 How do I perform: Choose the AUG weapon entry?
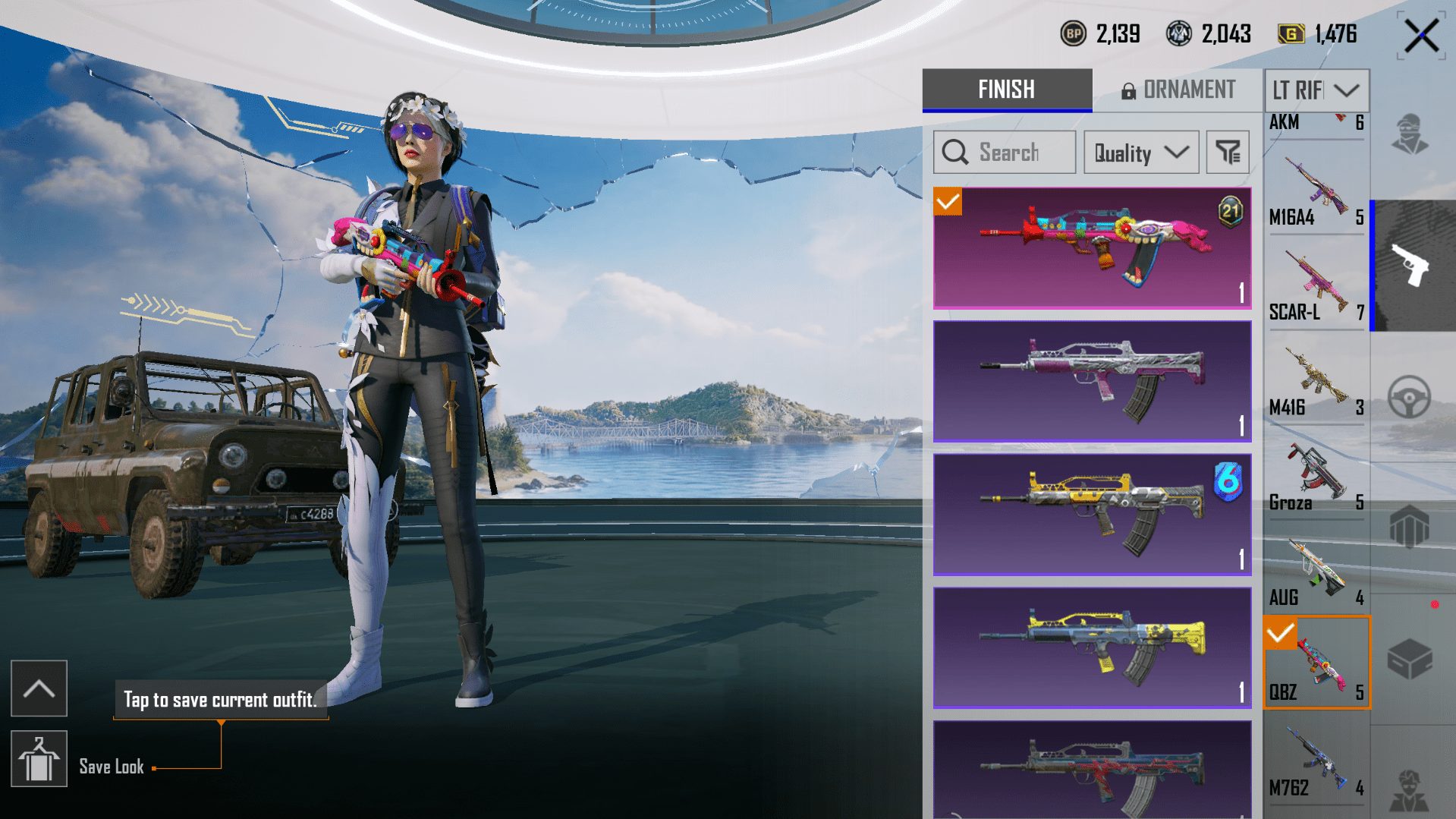1316,572
